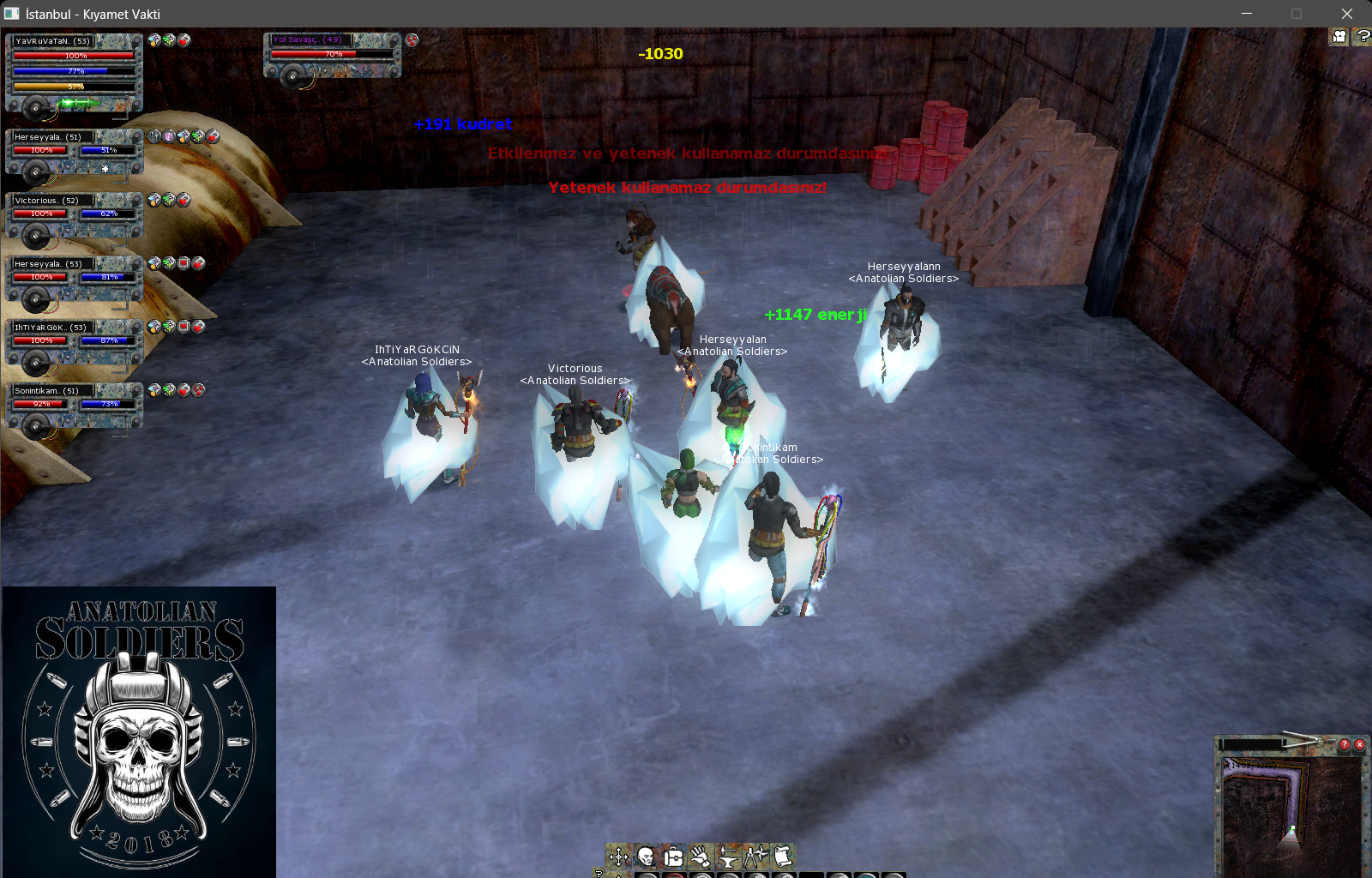Minimize the İstanbul - Kıyamet Vakti window
This screenshot has width=1372, height=878.
[x=1247, y=14]
